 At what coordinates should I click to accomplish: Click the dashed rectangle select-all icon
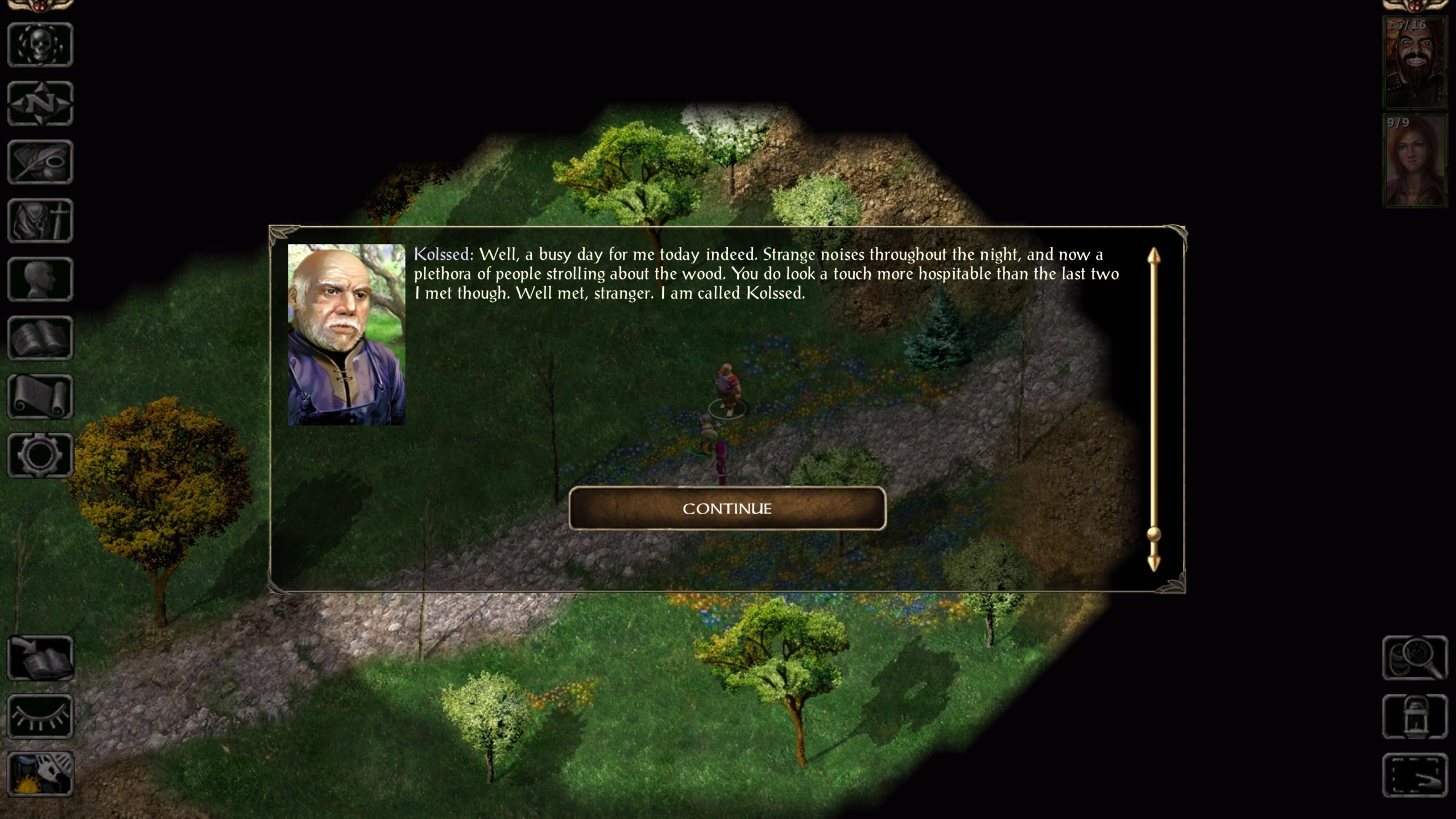point(1414,775)
